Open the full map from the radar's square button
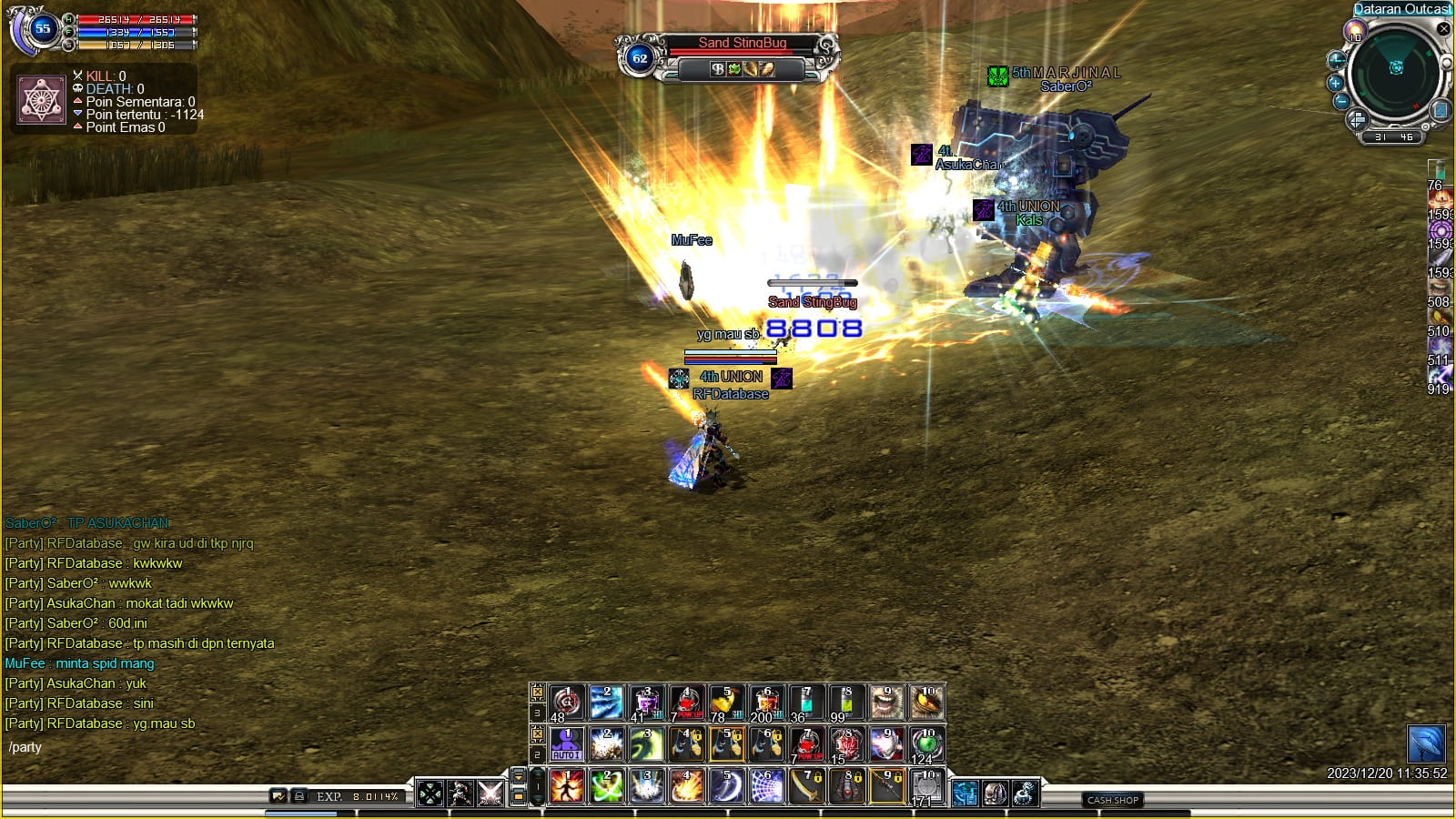The image size is (1456, 819). pos(1440,111)
